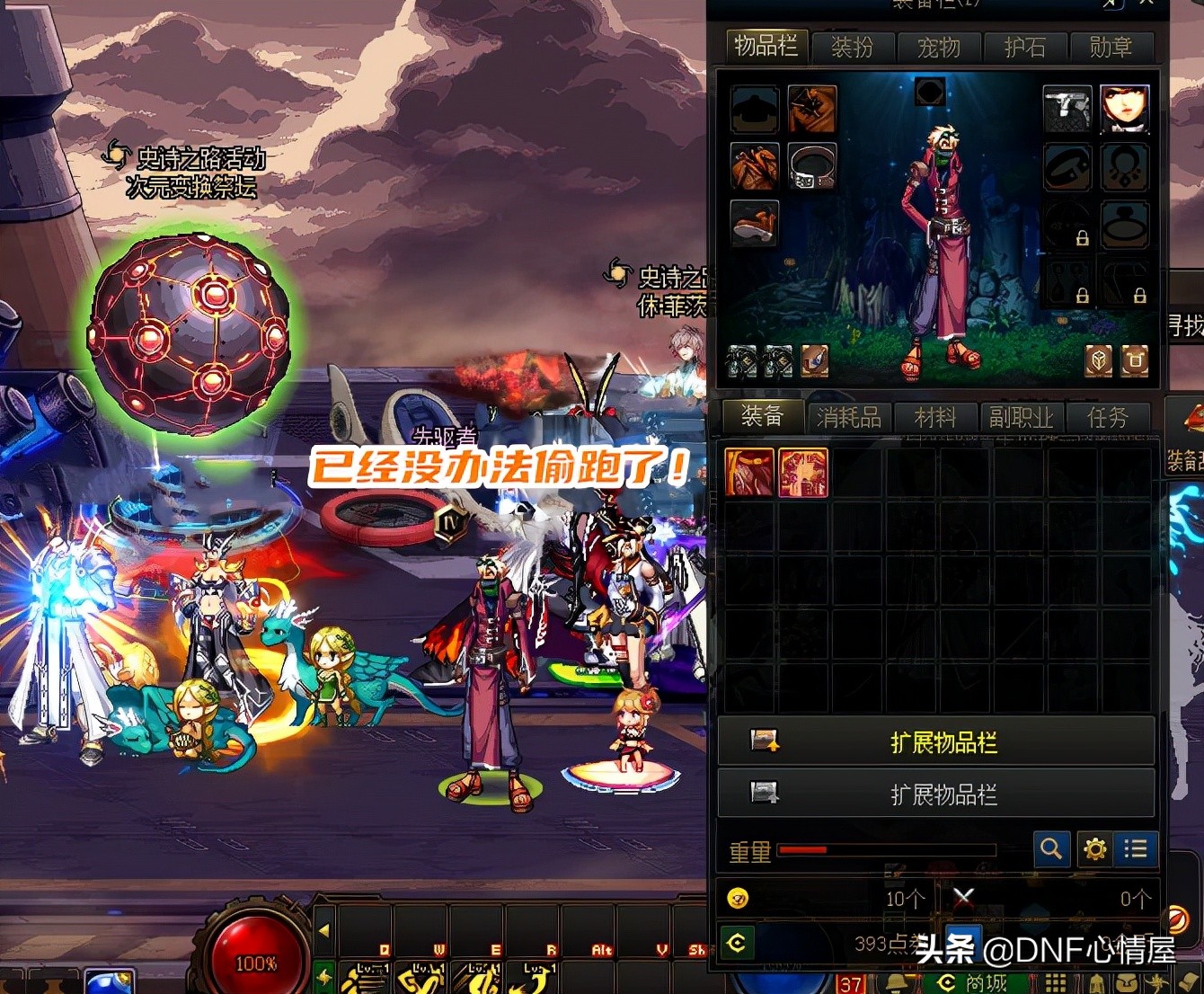This screenshot has height=994, width=1204.
Task: Switch to list view in the inventory
Action: 1135,848
